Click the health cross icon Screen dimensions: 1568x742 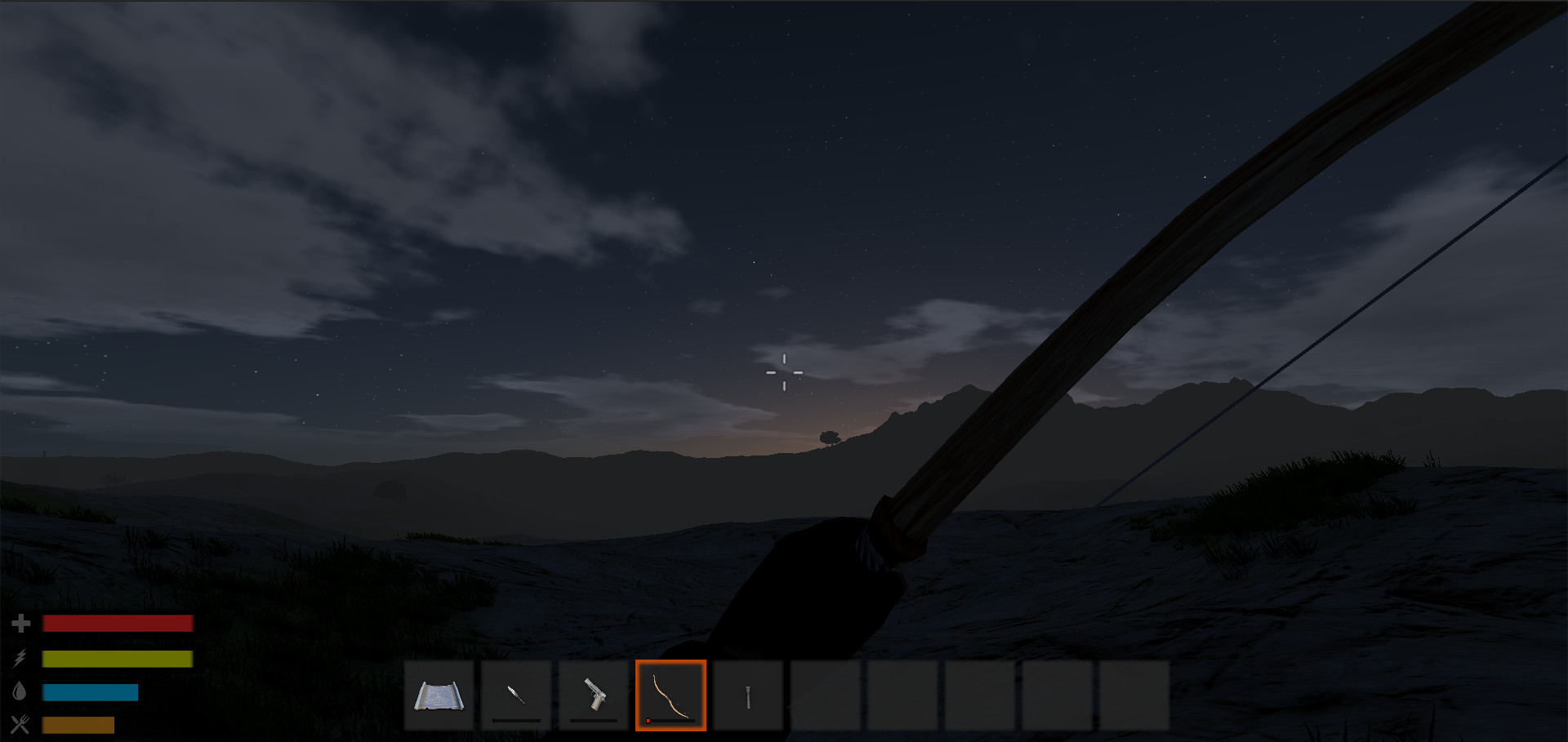22,622
